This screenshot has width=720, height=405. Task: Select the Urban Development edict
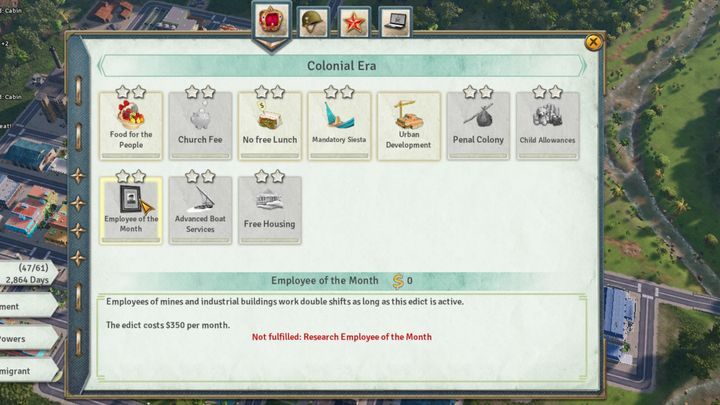408,125
